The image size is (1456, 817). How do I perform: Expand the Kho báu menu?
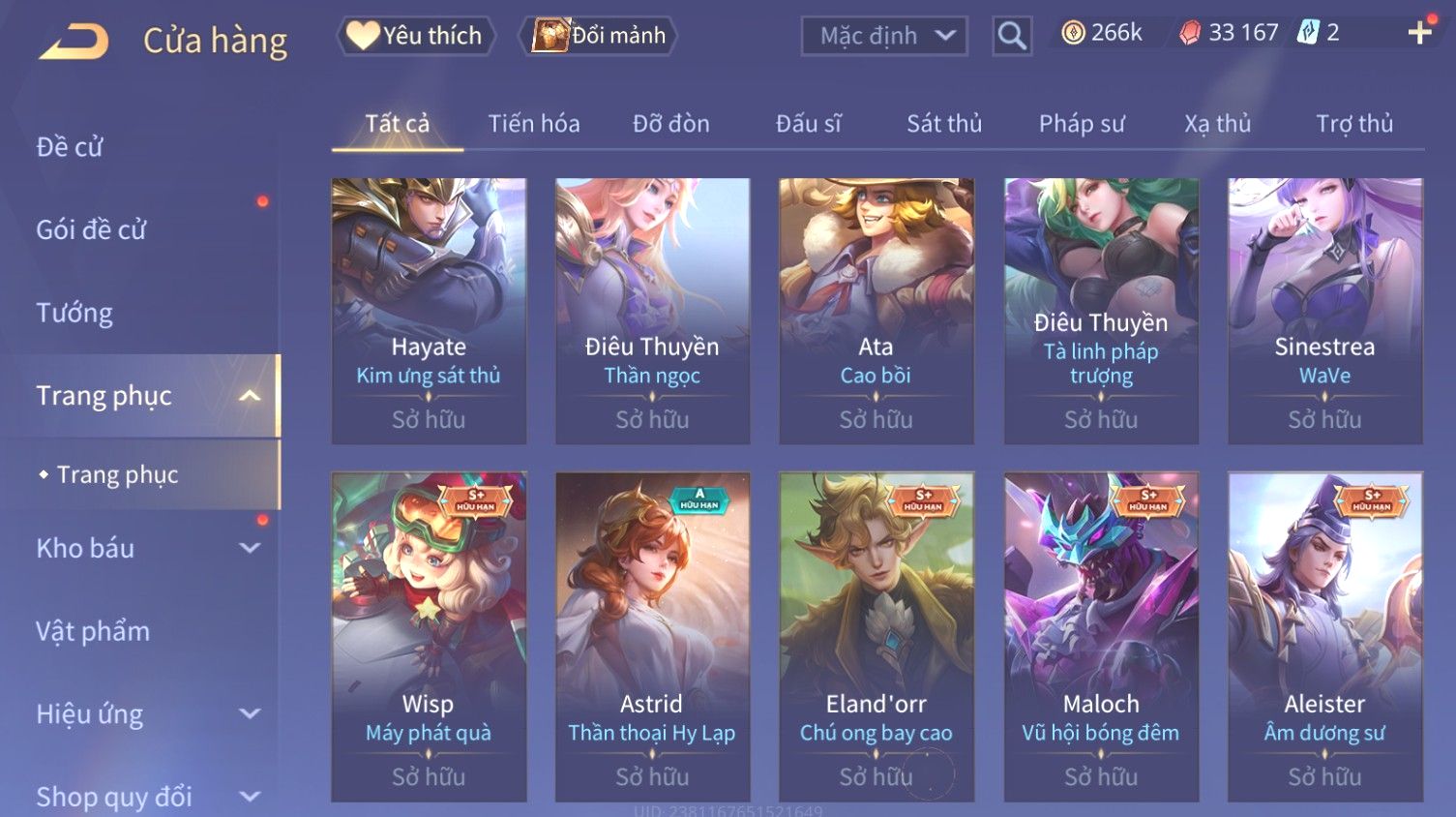[145, 548]
